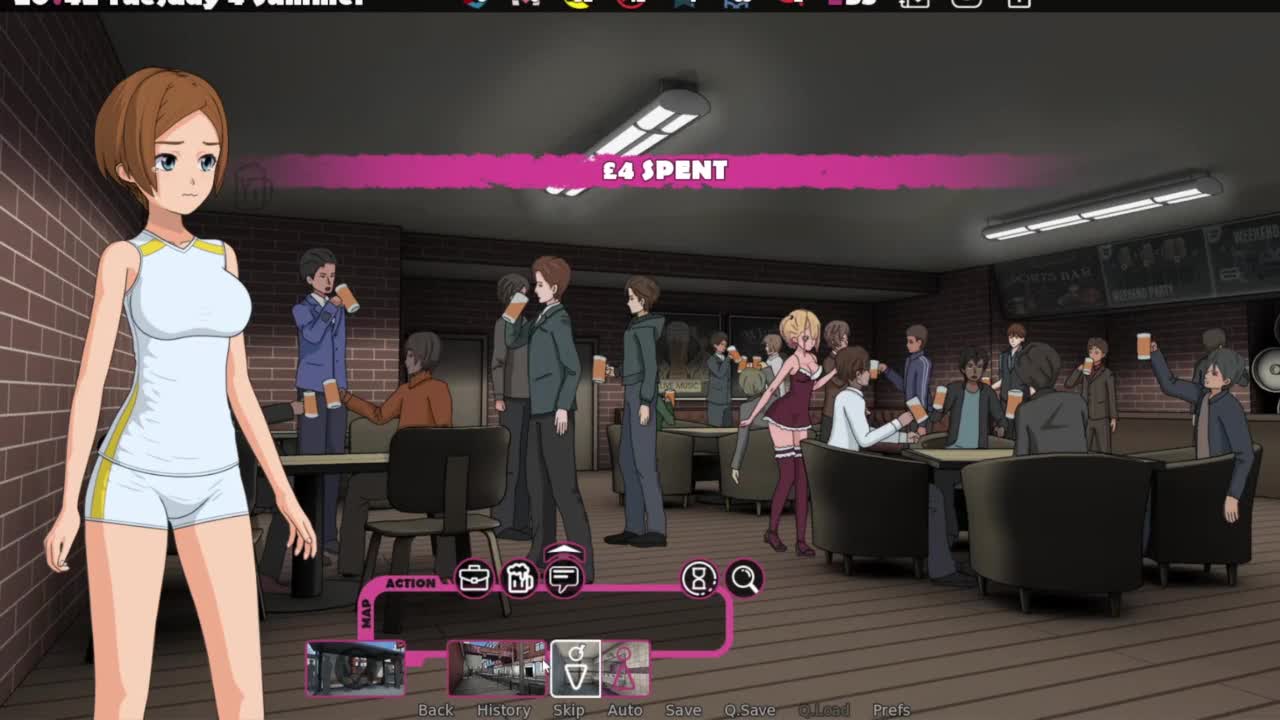The image size is (1280, 720).
Task: Travel to the covered entrance location thumbnail
Action: [355, 667]
